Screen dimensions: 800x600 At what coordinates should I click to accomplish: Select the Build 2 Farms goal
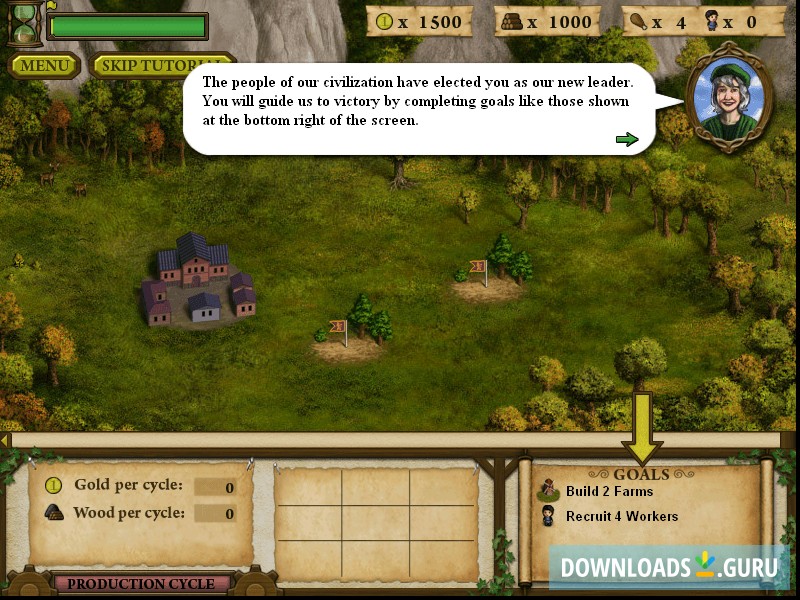point(608,491)
